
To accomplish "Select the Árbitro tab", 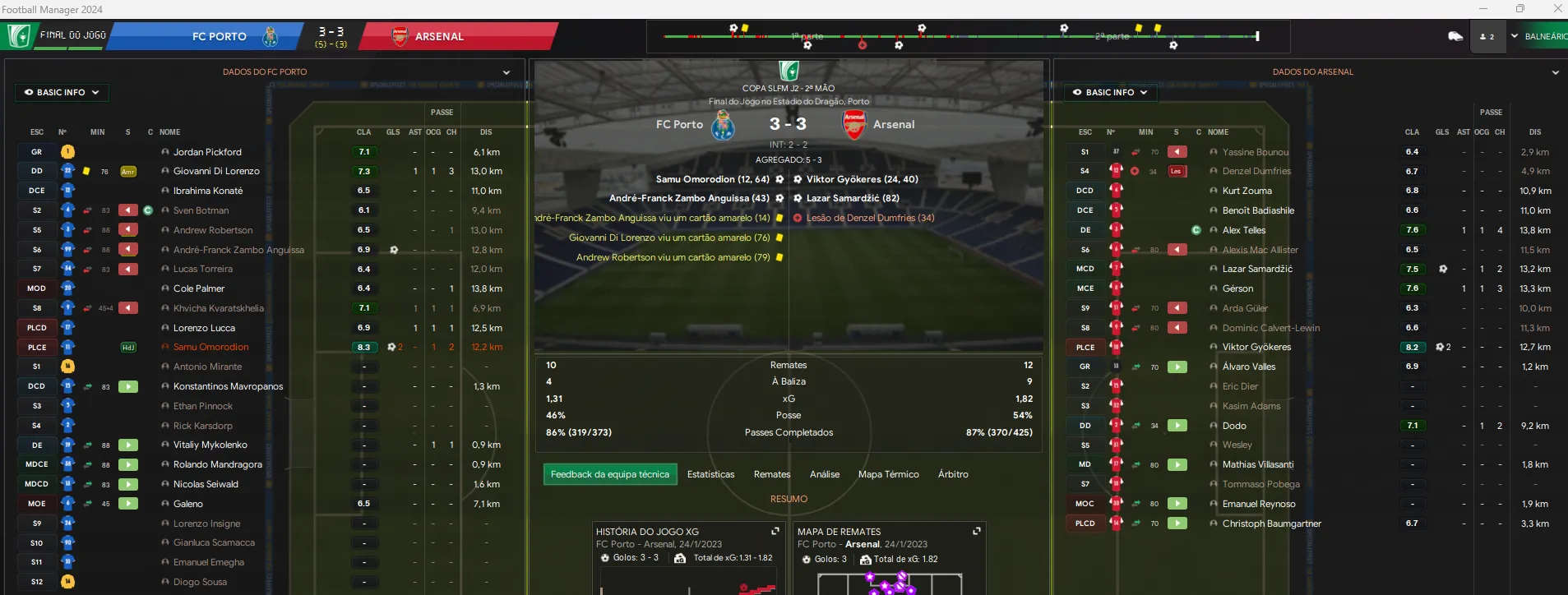I will (x=952, y=474).
